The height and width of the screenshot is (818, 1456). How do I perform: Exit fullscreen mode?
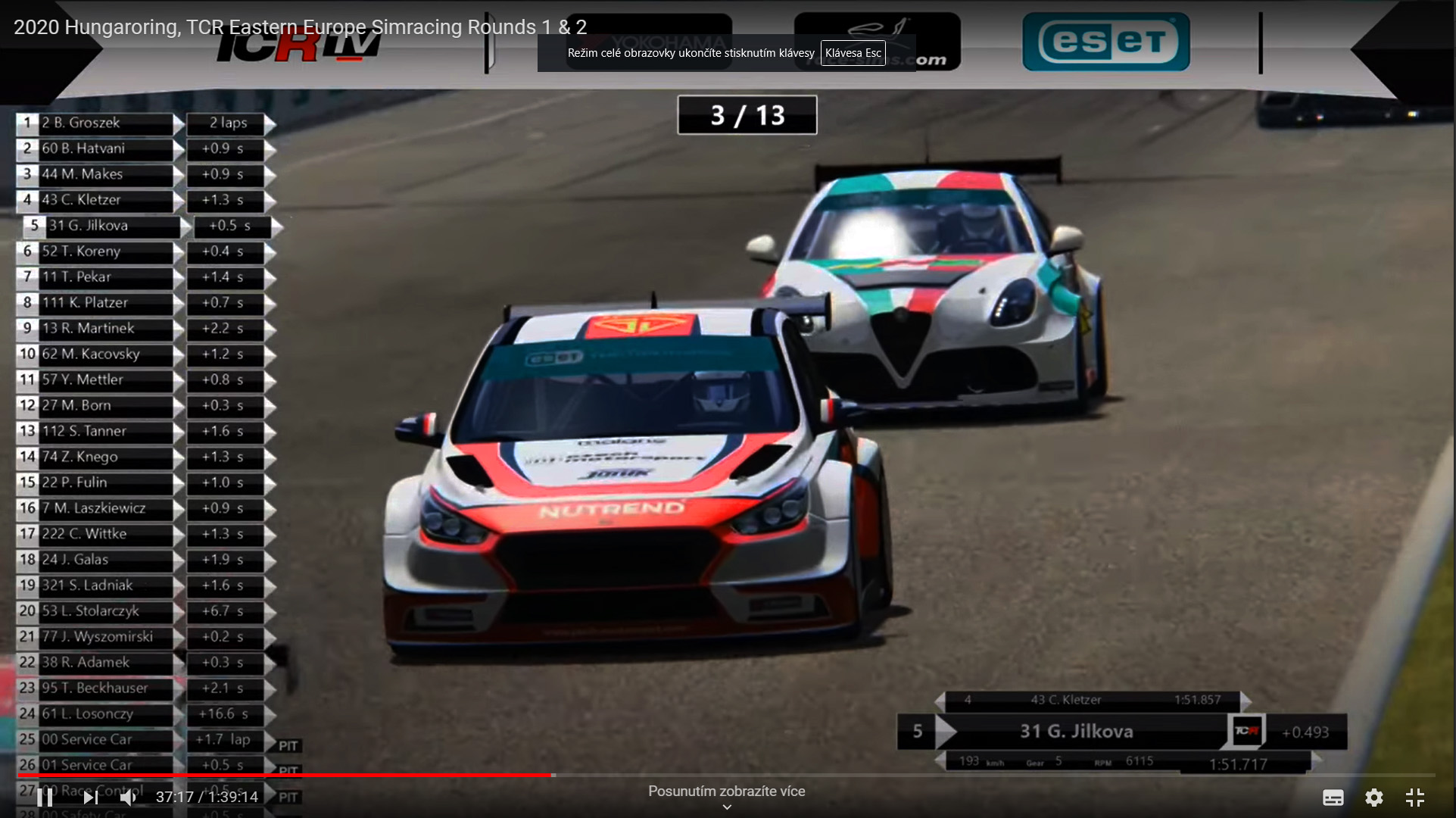click(x=1414, y=797)
